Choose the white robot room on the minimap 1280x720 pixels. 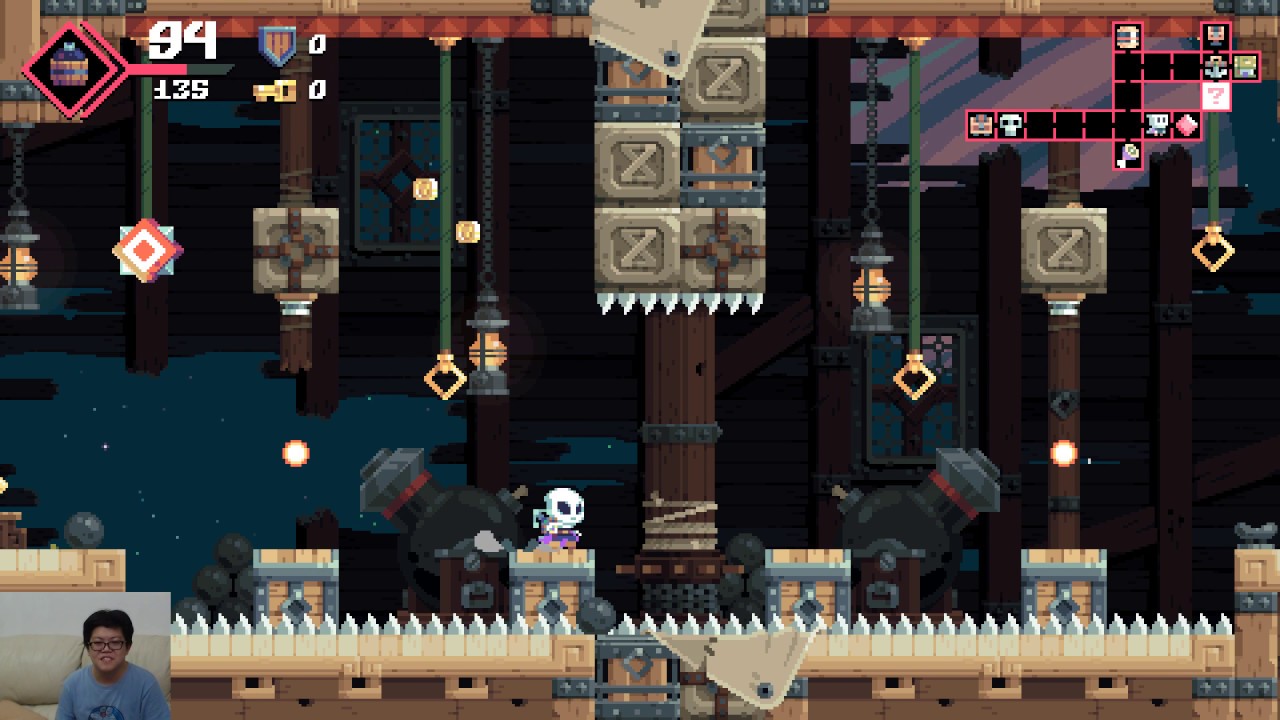(x=1157, y=125)
